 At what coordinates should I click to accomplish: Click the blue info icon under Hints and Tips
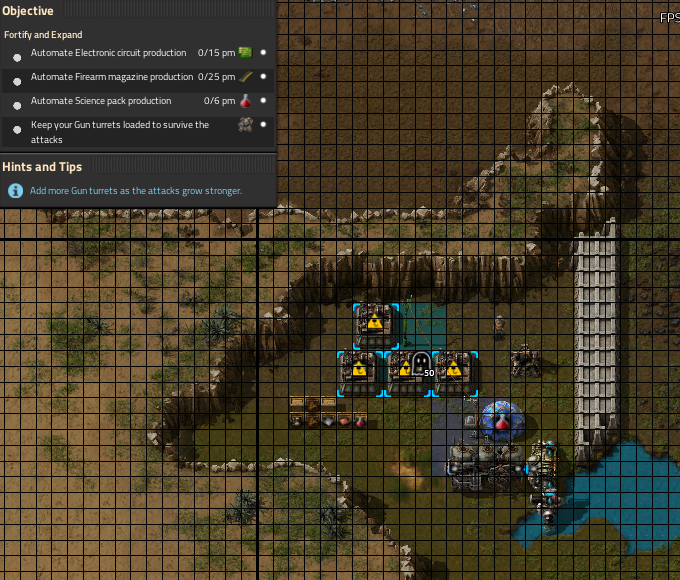click(x=16, y=190)
